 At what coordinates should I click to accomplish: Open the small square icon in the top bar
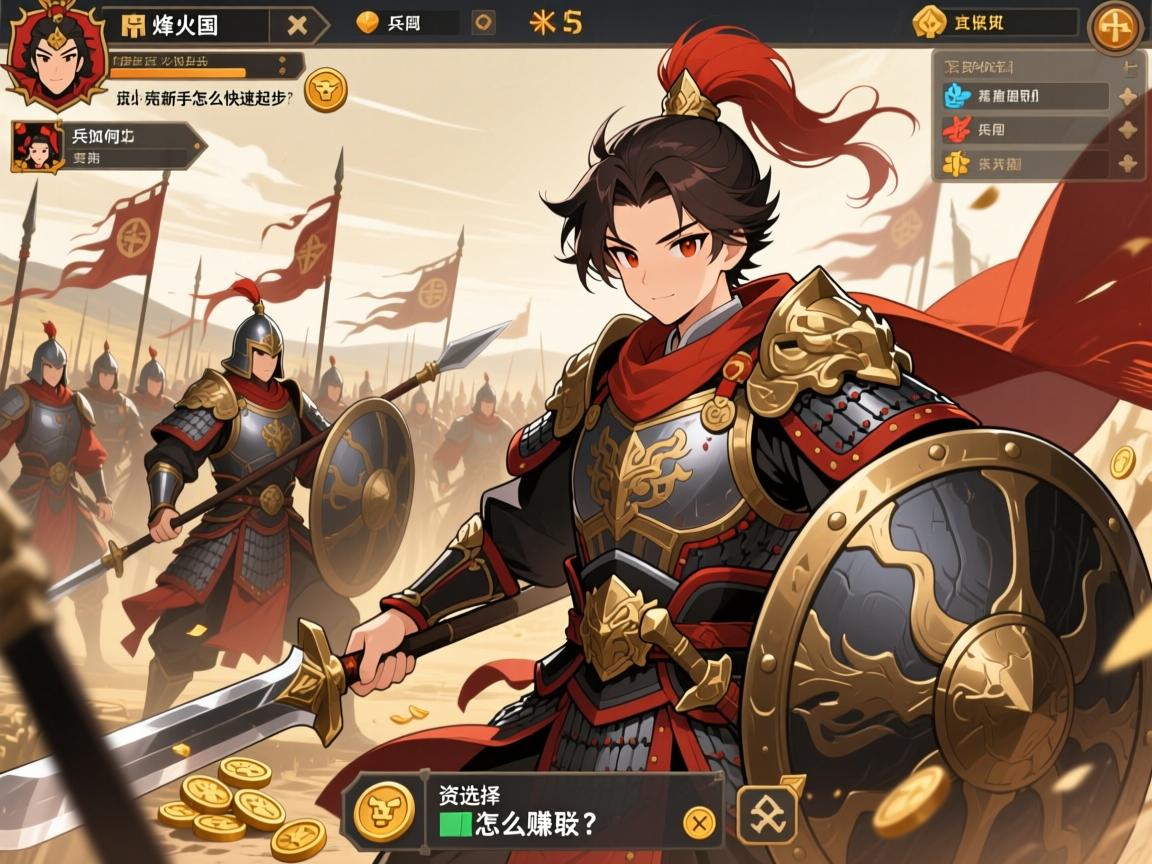coord(483,23)
